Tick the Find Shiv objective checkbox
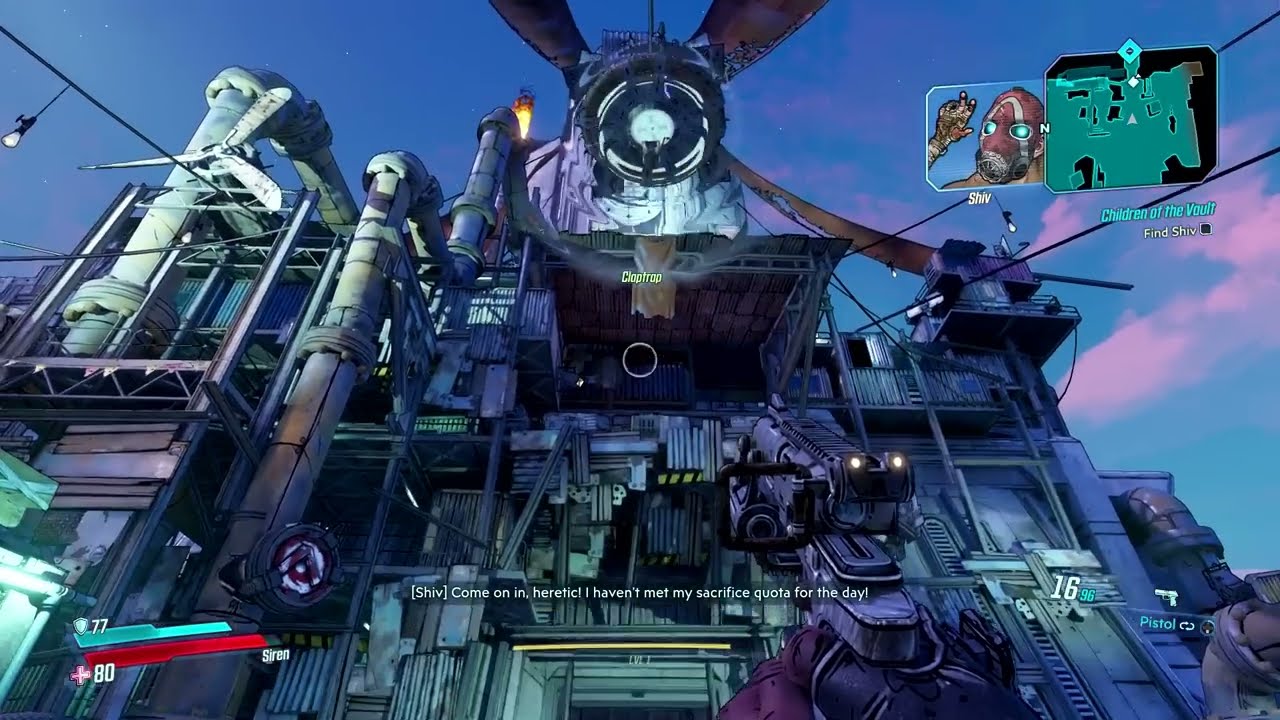 (x=1206, y=230)
